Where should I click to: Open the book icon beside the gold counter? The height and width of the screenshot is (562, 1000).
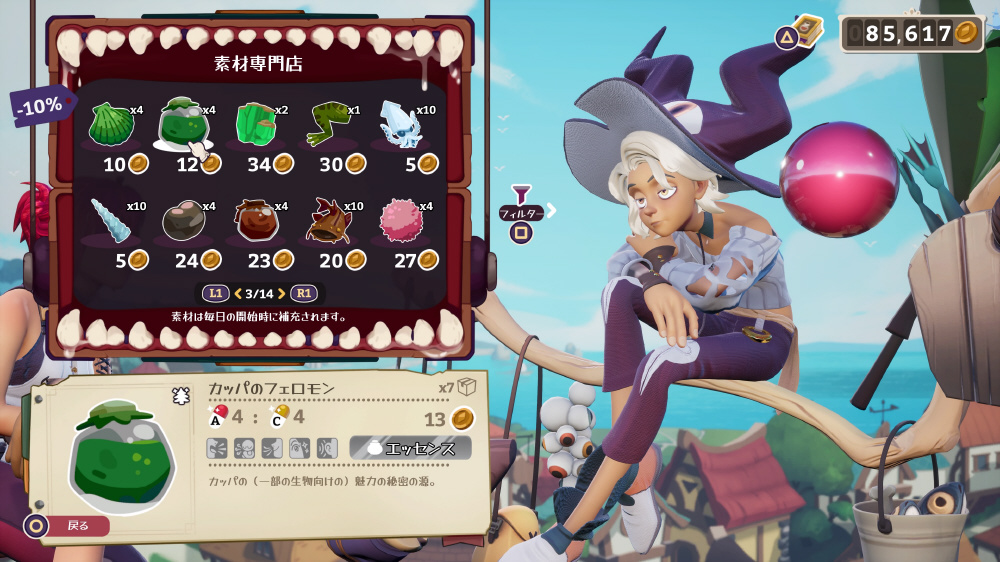coord(807,29)
